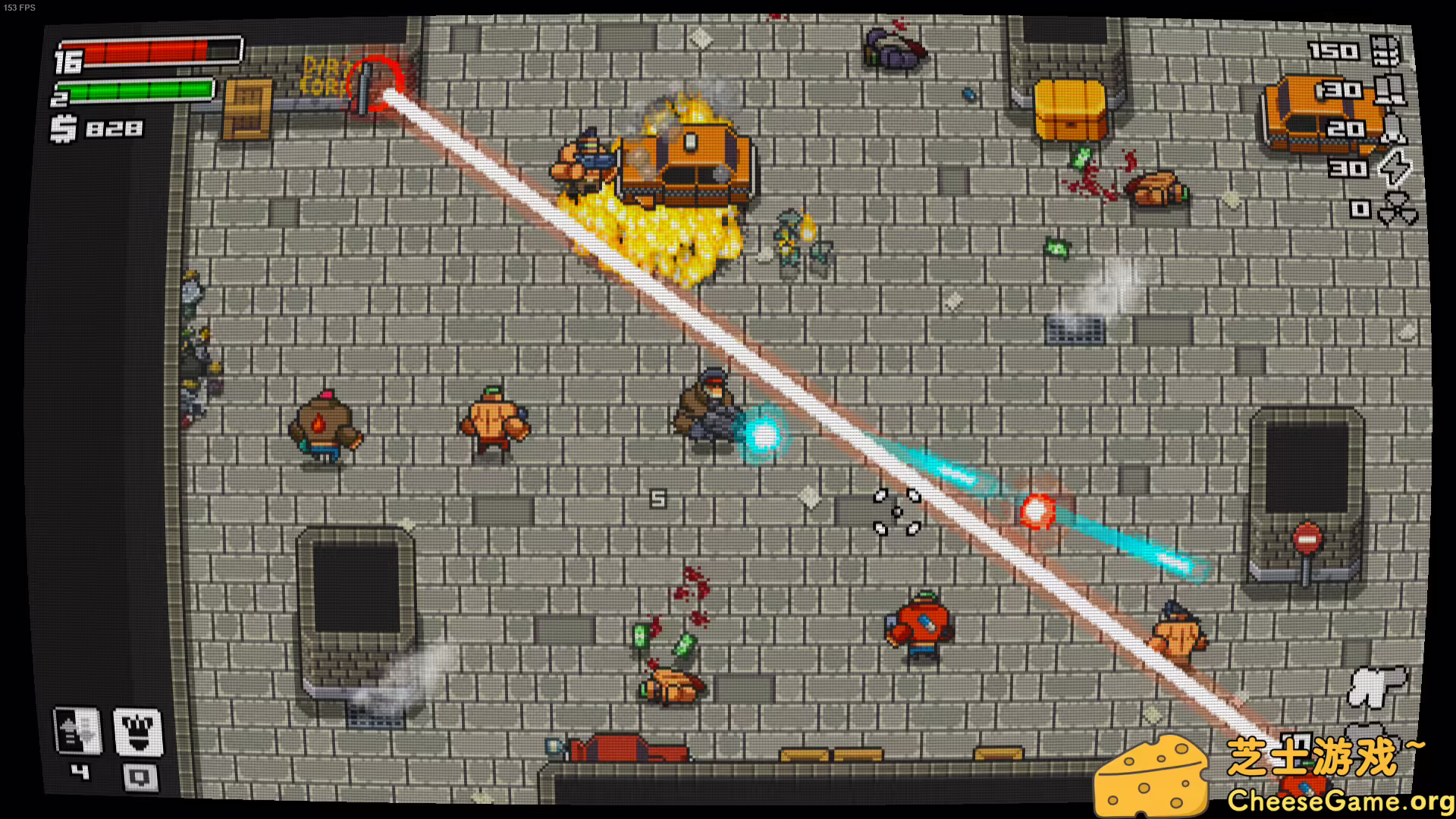The image size is (1456, 819).
Task: Click the grenade rounds icon showing 20
Action: (x=1392, y=130)
